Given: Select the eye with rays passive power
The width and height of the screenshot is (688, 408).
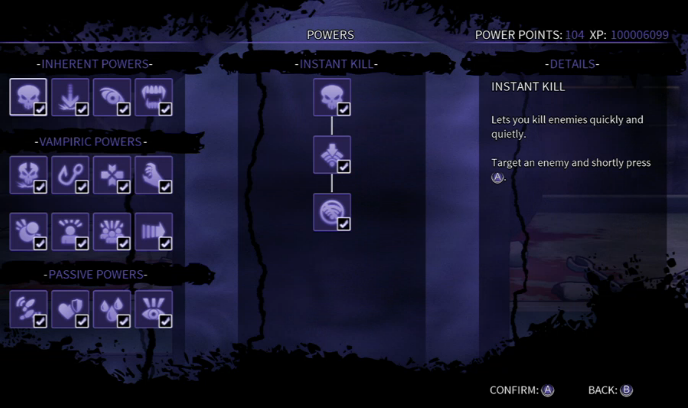Looking at the screenshot, I should coord(154,308).
